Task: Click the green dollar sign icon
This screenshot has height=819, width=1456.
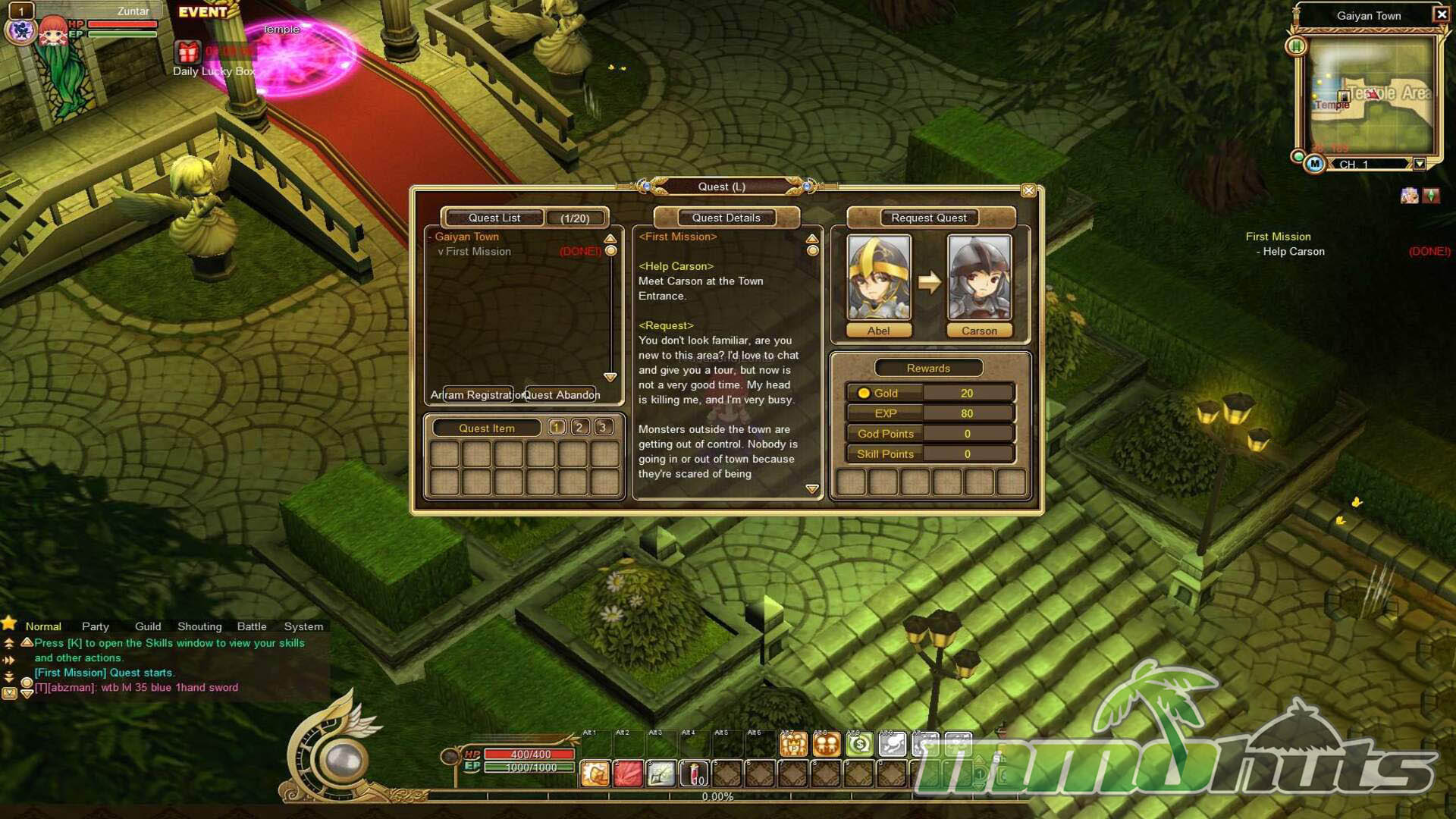Action: point(859,744)
